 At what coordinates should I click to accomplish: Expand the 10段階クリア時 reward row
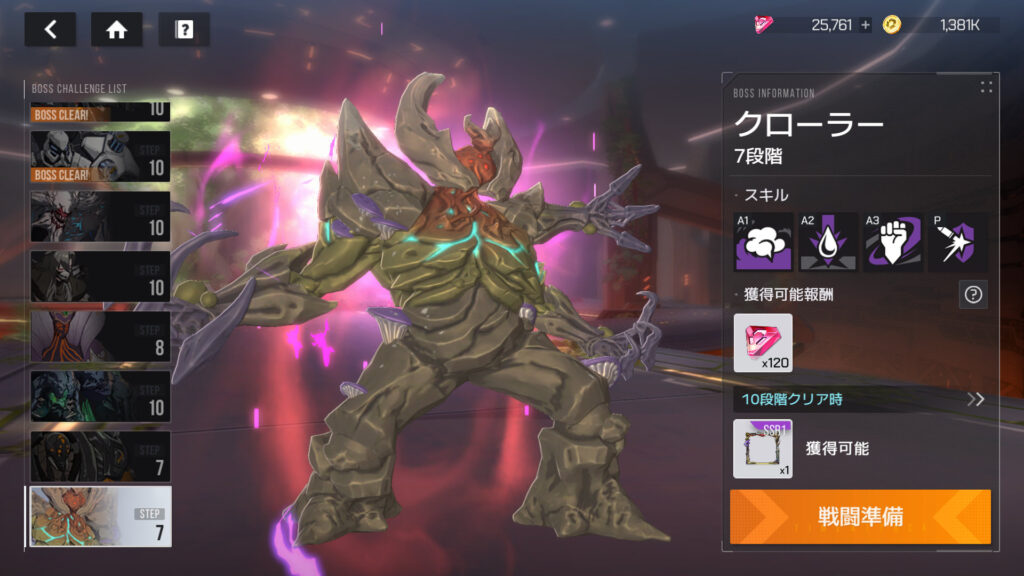(975, 400)
